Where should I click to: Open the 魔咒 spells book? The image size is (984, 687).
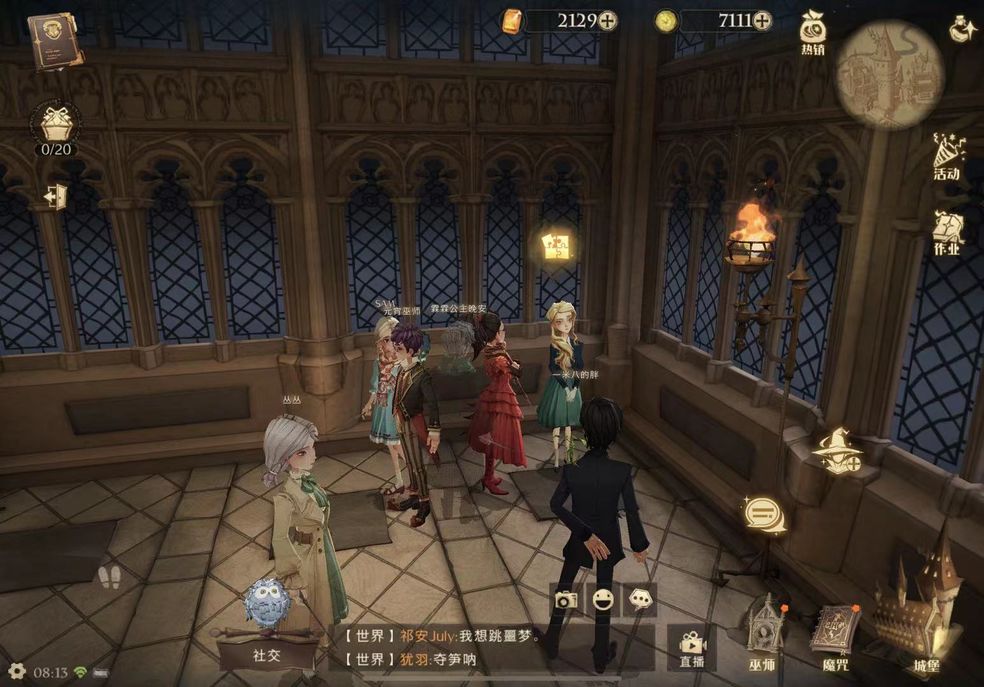(x=834, y=633)
